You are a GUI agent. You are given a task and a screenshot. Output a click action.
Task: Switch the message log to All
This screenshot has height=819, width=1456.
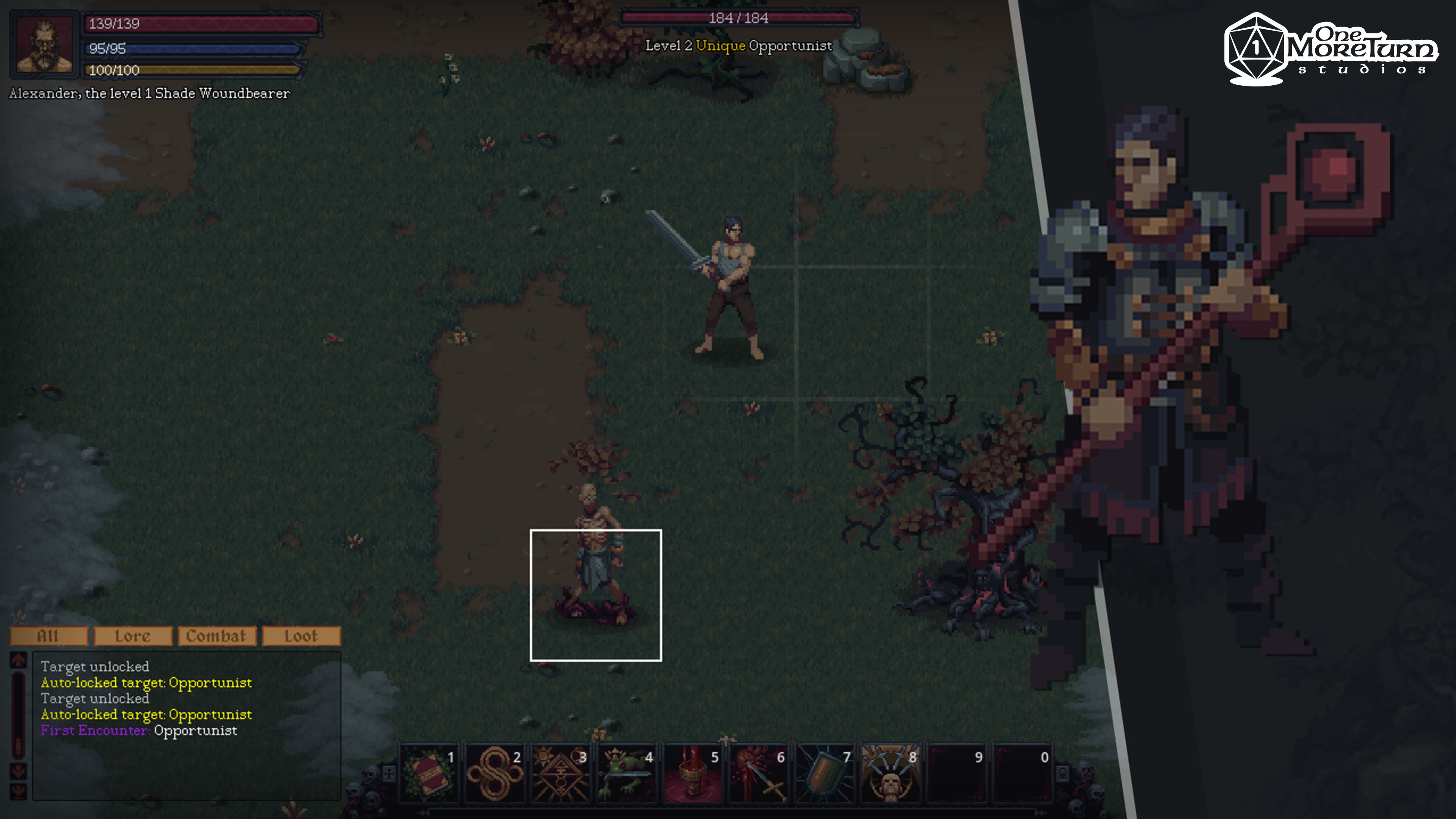[49, 636]
